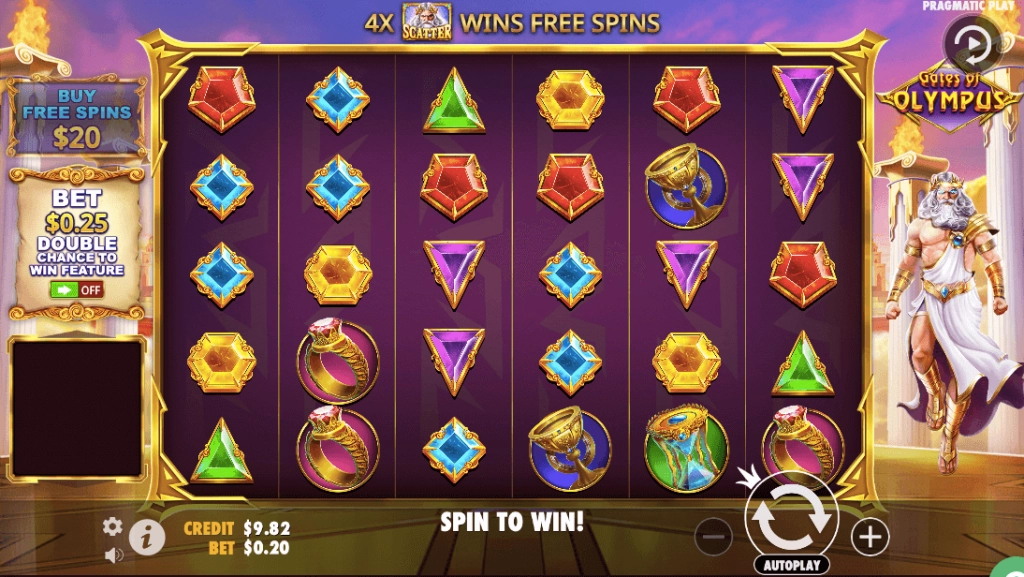Toggle the Double Chance to Win feature

click(77, 290)
